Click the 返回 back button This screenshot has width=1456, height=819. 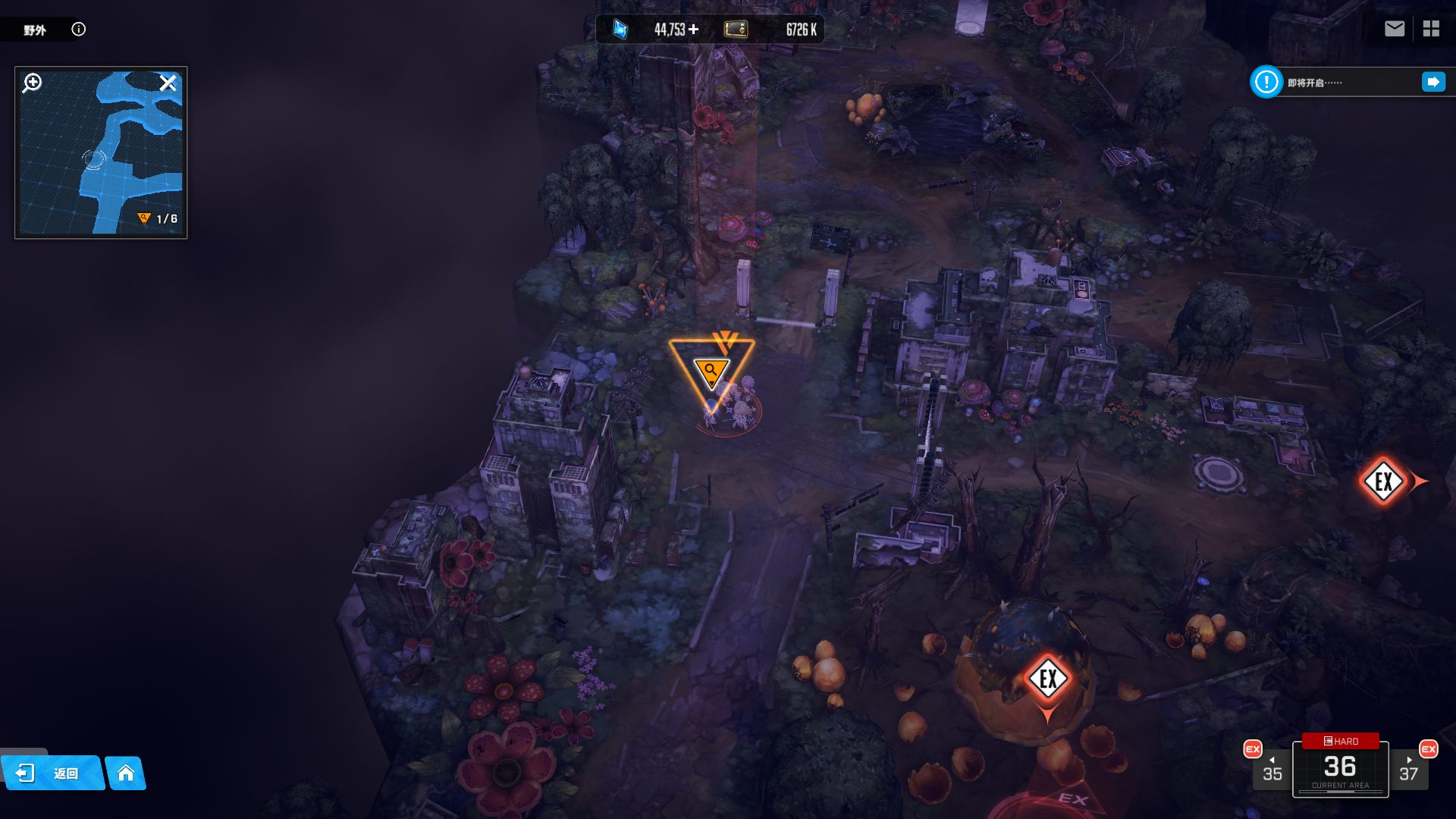point(52,773)
